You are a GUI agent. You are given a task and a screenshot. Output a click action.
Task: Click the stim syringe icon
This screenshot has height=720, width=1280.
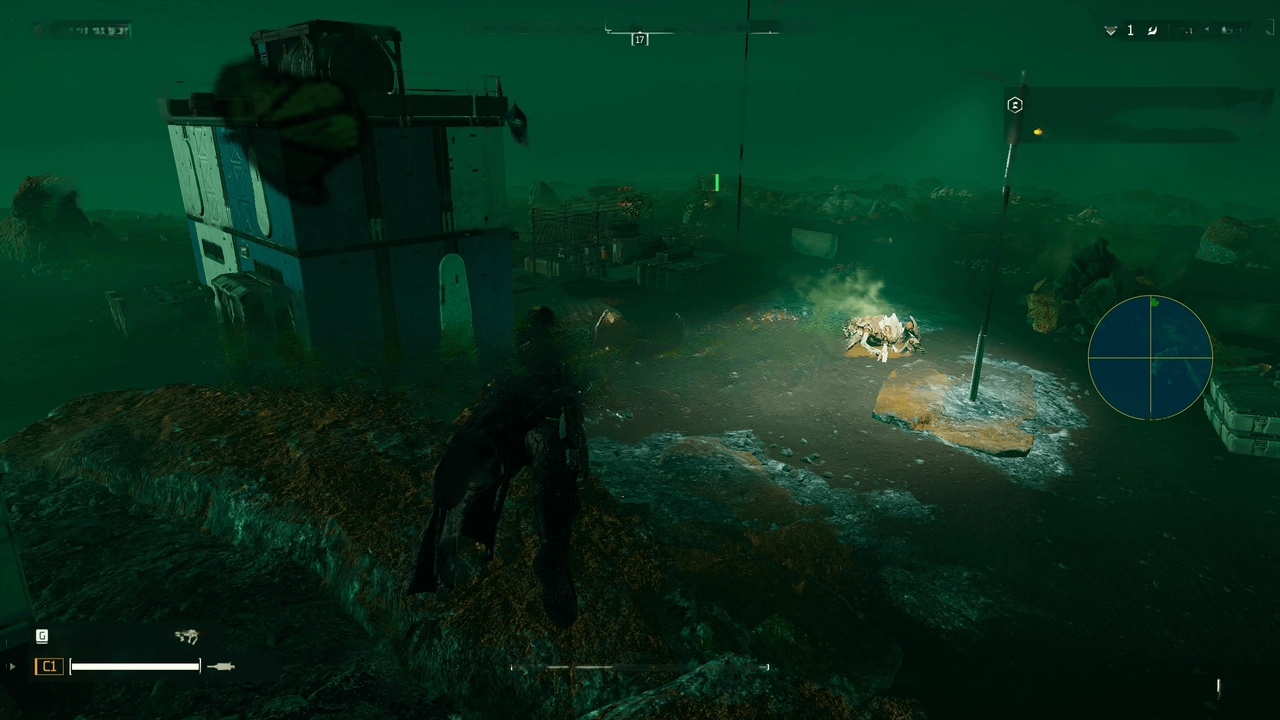(x=221, y=666)
